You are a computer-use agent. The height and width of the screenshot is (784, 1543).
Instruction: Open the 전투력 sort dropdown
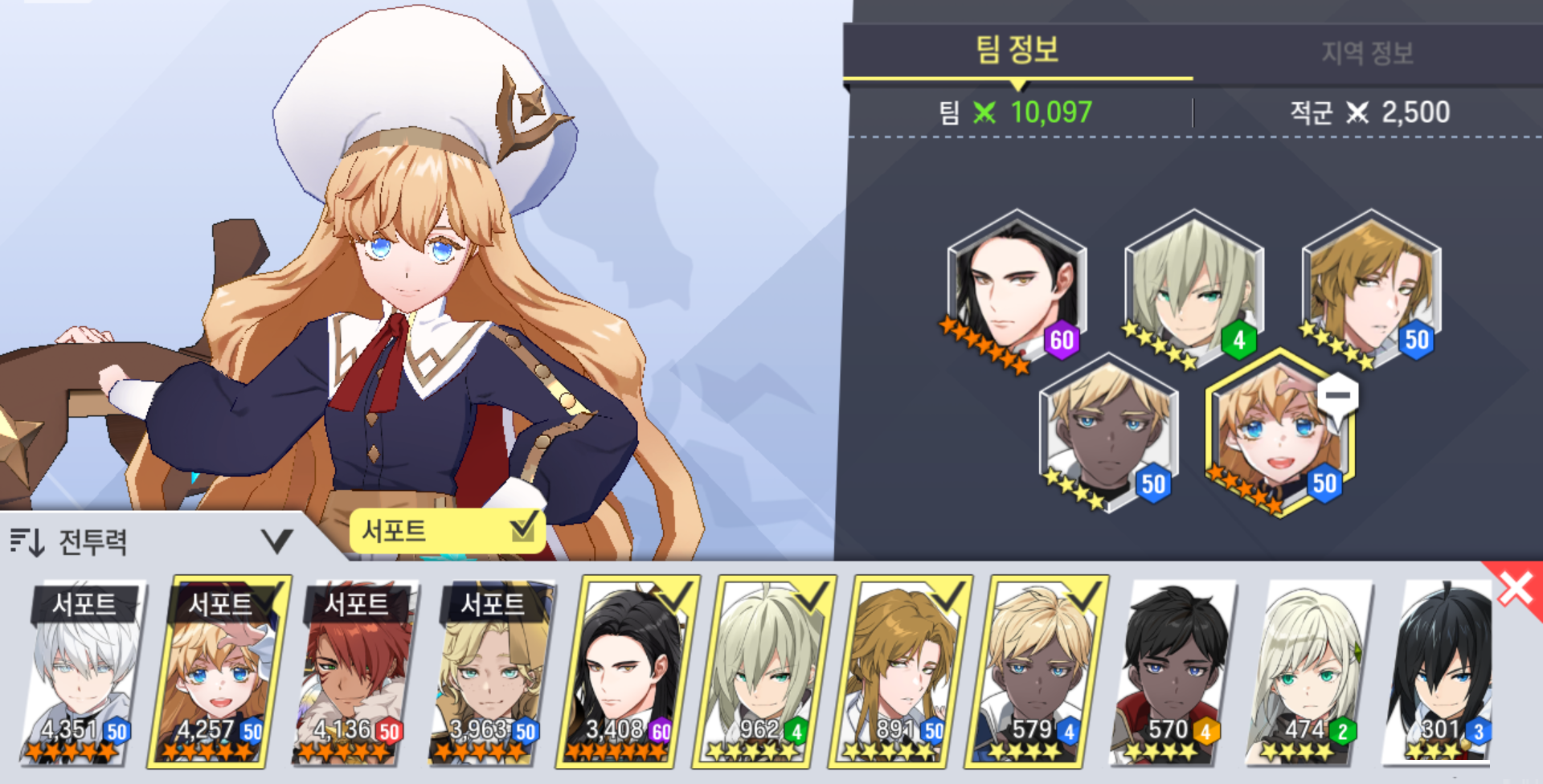151,541
